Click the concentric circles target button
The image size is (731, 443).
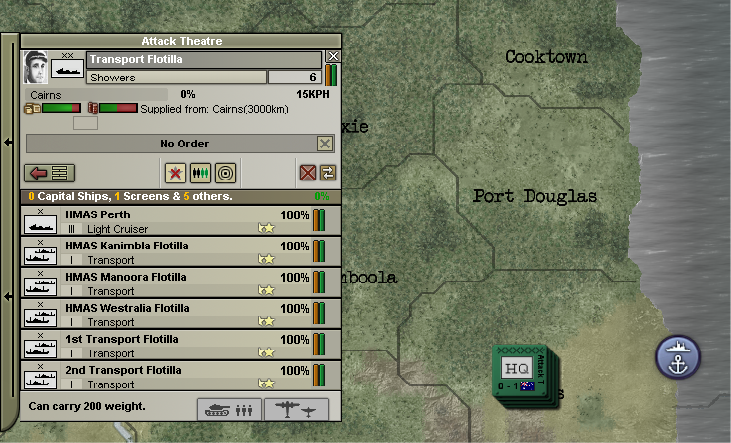225,173
